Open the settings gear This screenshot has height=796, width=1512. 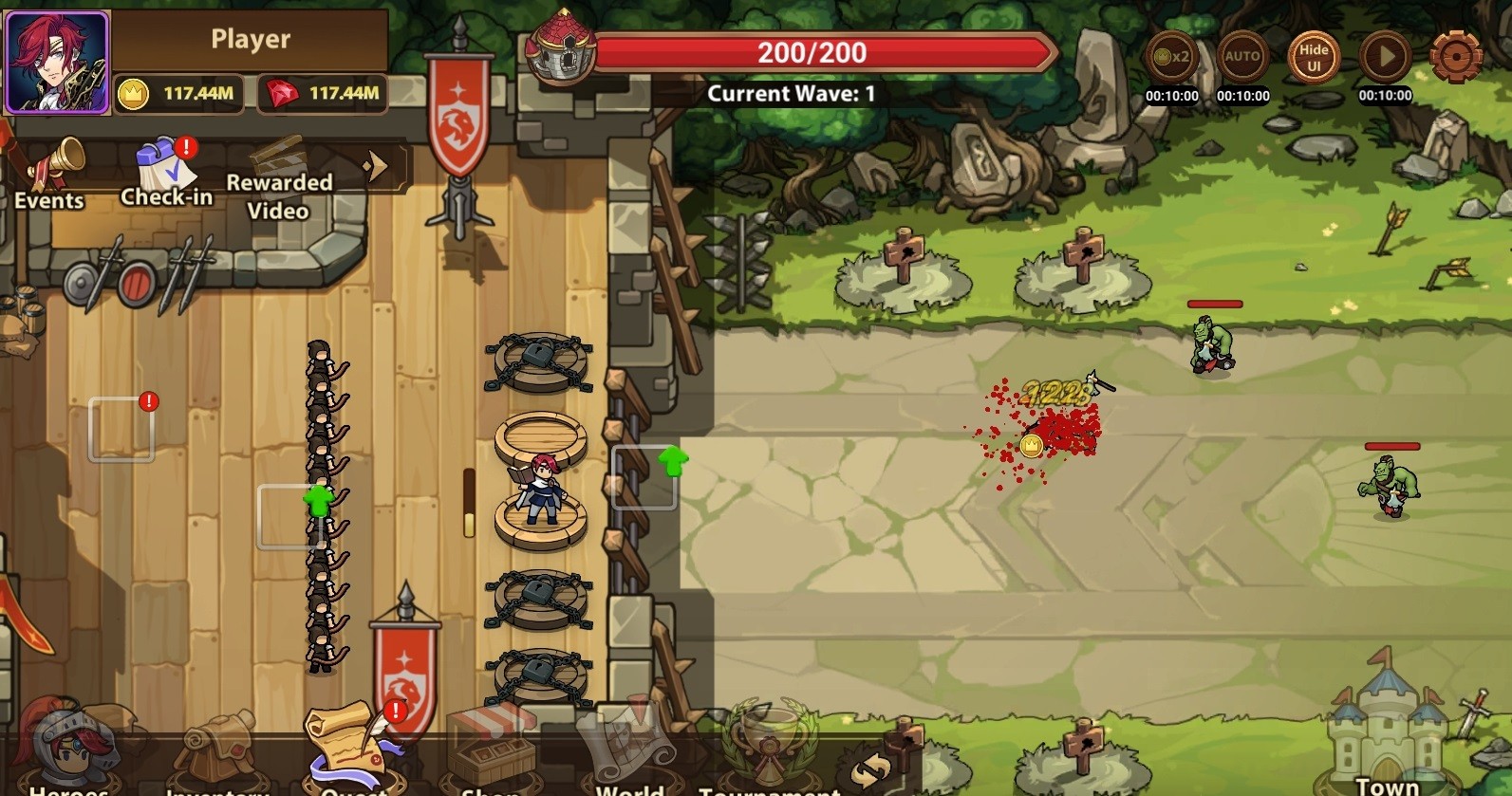point(1455,57)
